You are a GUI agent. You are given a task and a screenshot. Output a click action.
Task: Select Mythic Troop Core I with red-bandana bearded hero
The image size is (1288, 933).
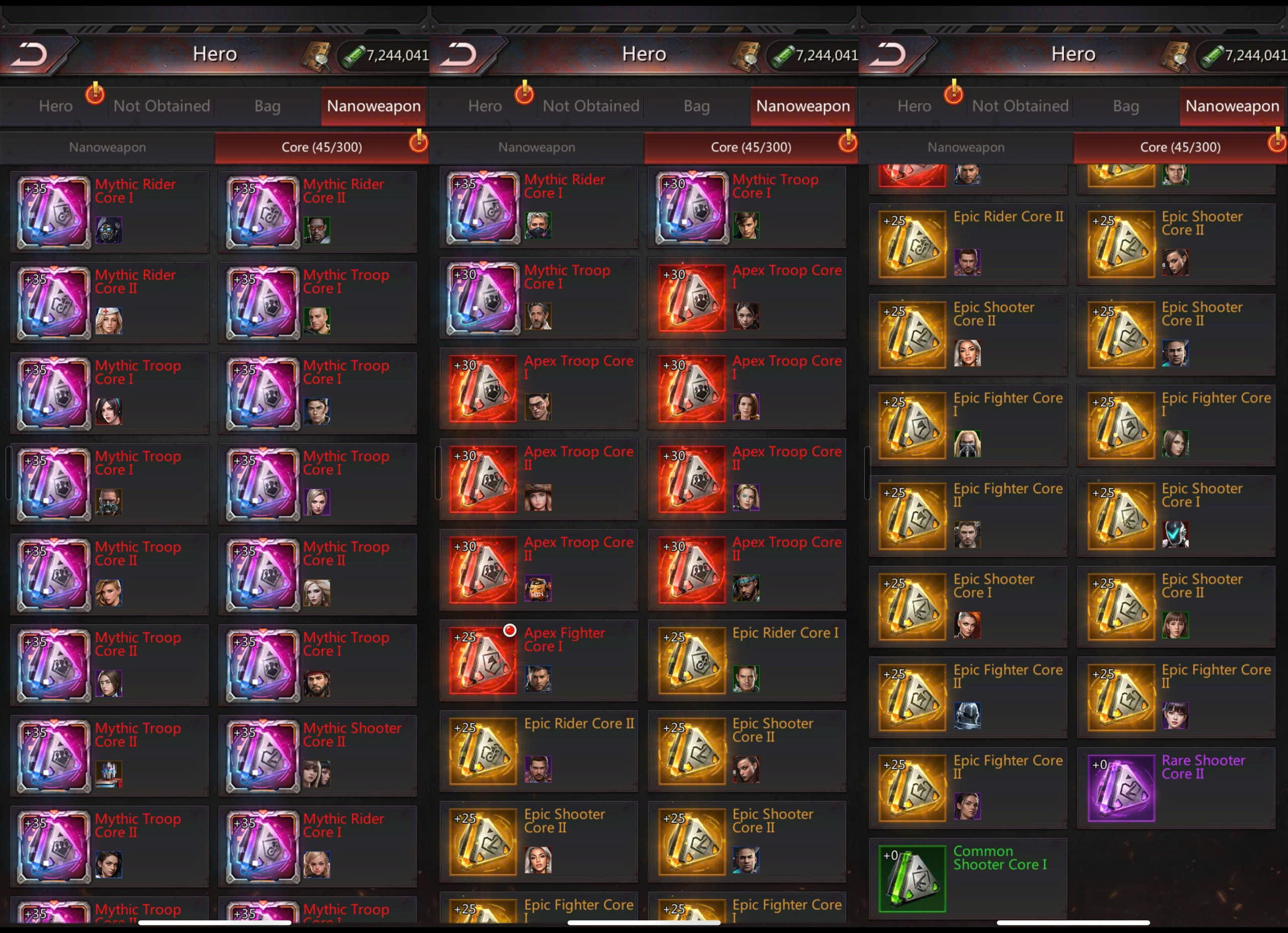tap(262, 665)
